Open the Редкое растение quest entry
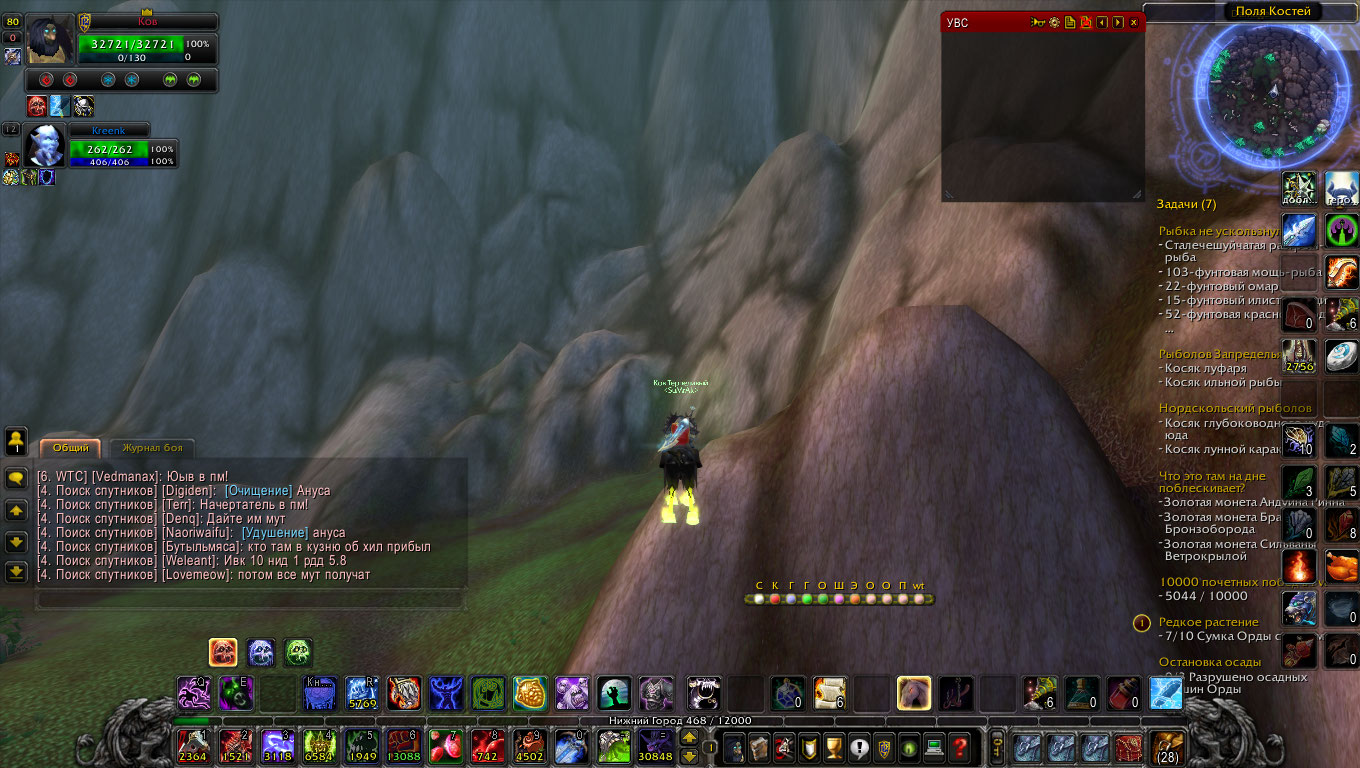 pos(1204,622)
